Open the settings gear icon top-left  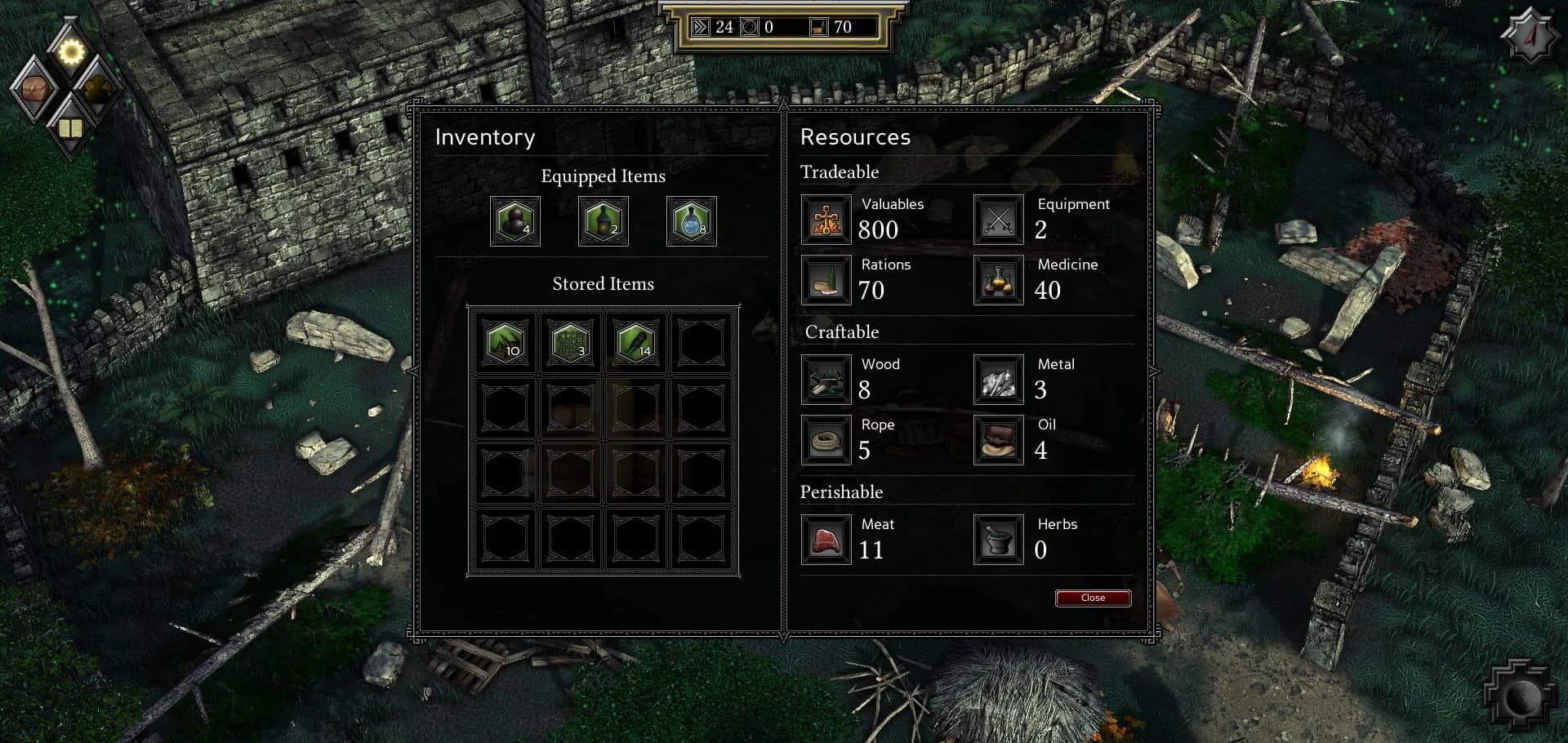point(71,51)
